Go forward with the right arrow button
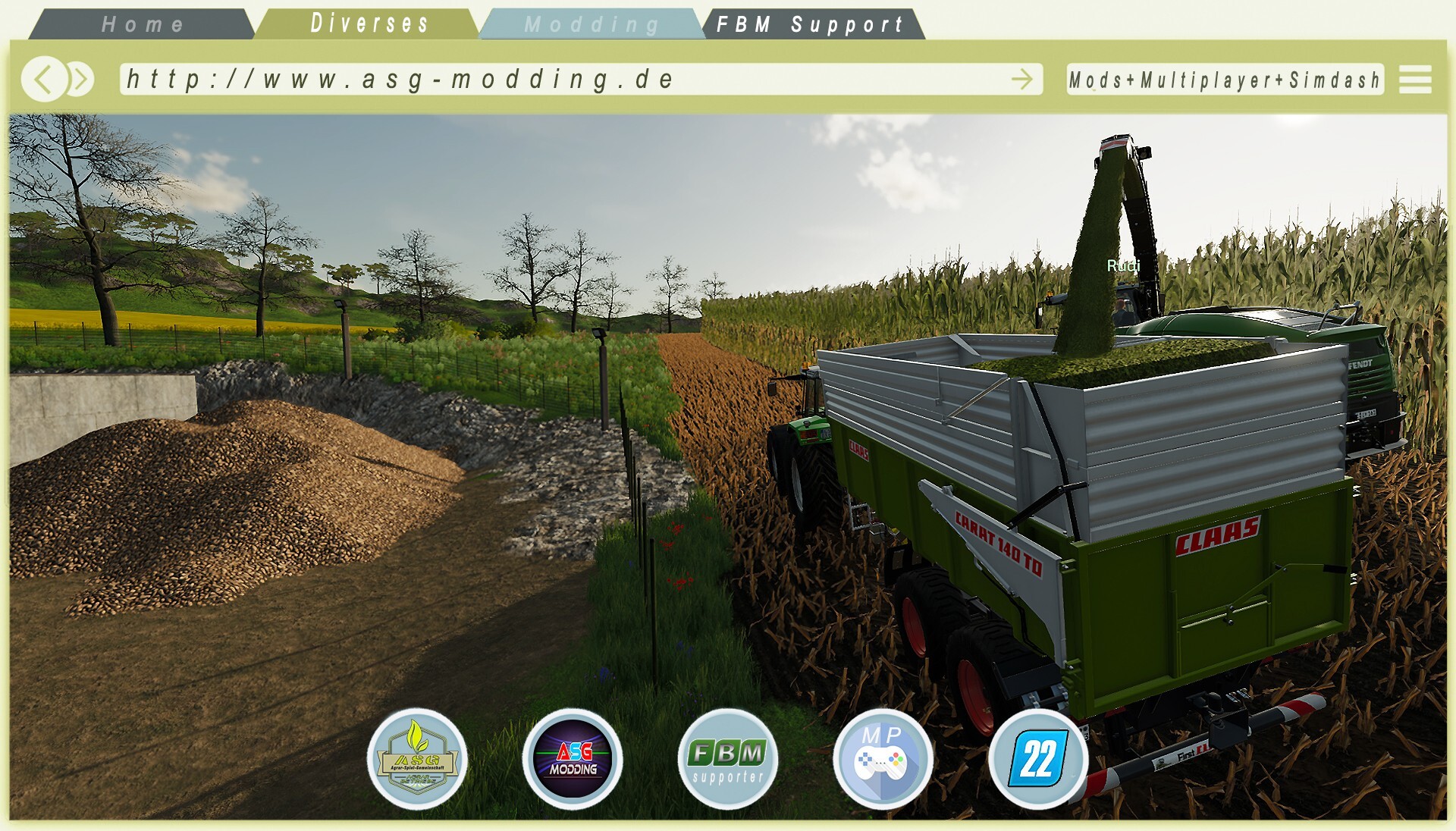 [x=80, y=79]
